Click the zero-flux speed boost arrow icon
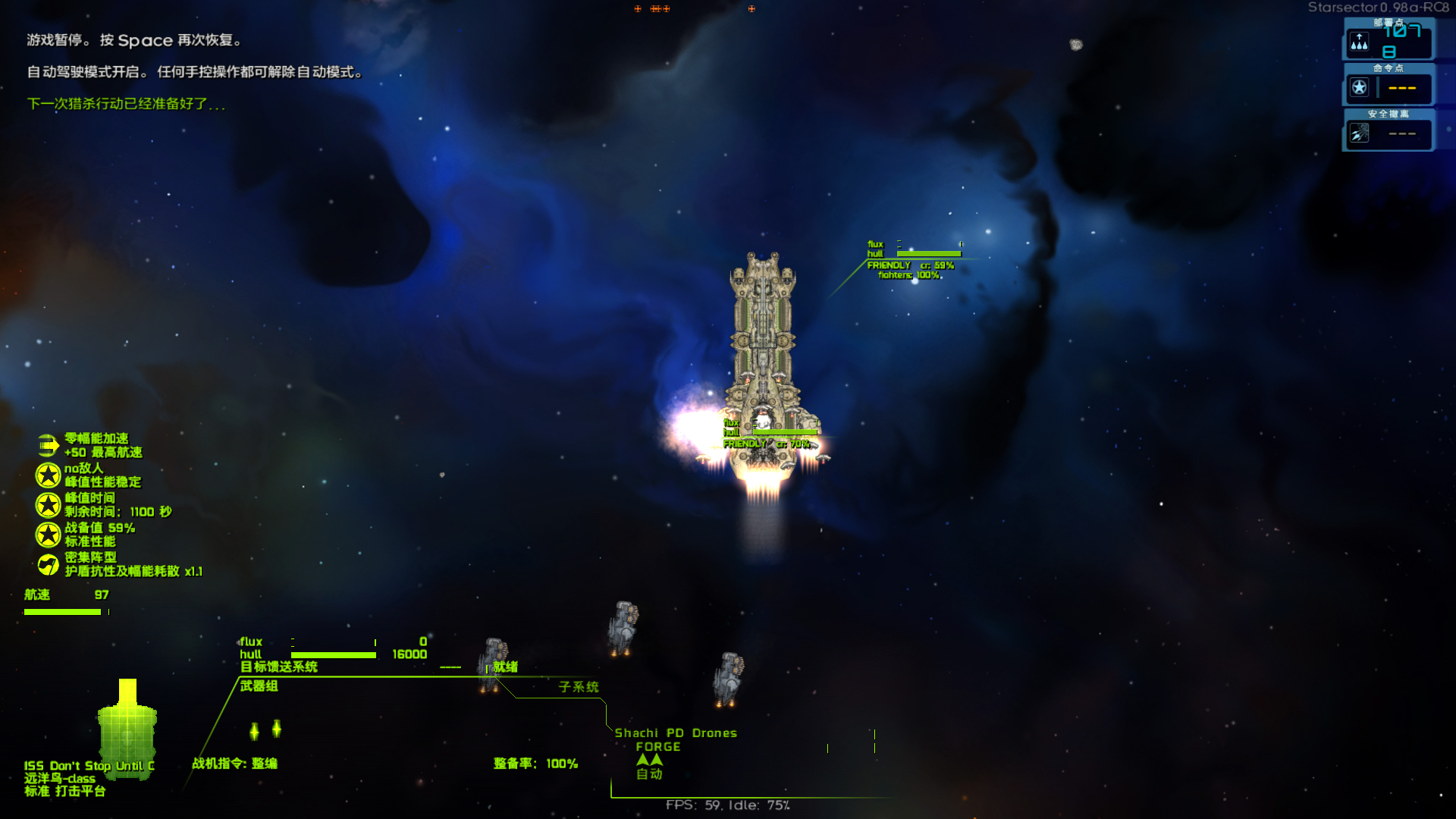The height and width of the screenshot is (819, 1456). coord(48,445)
